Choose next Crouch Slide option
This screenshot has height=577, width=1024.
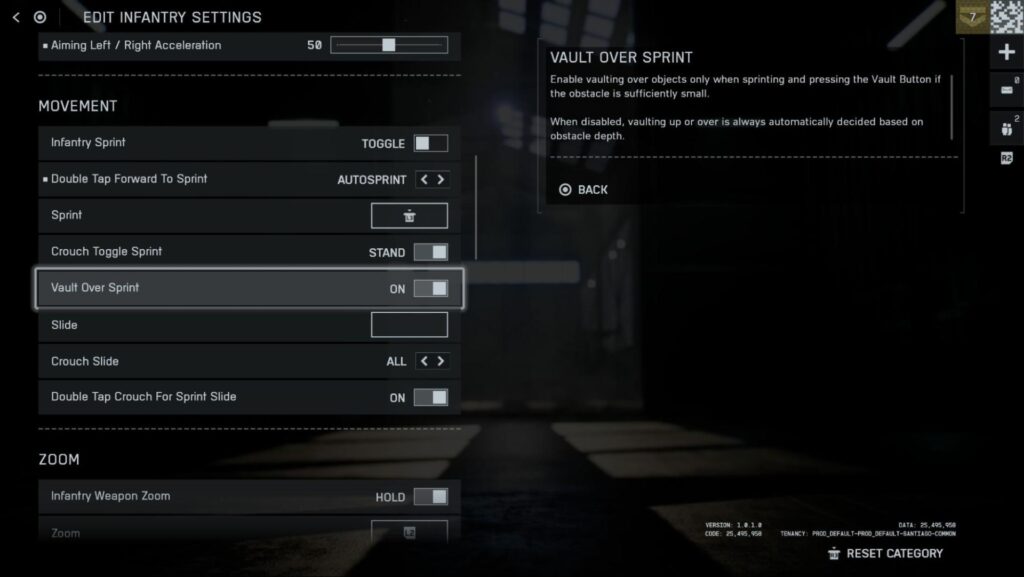click(441, 361)
